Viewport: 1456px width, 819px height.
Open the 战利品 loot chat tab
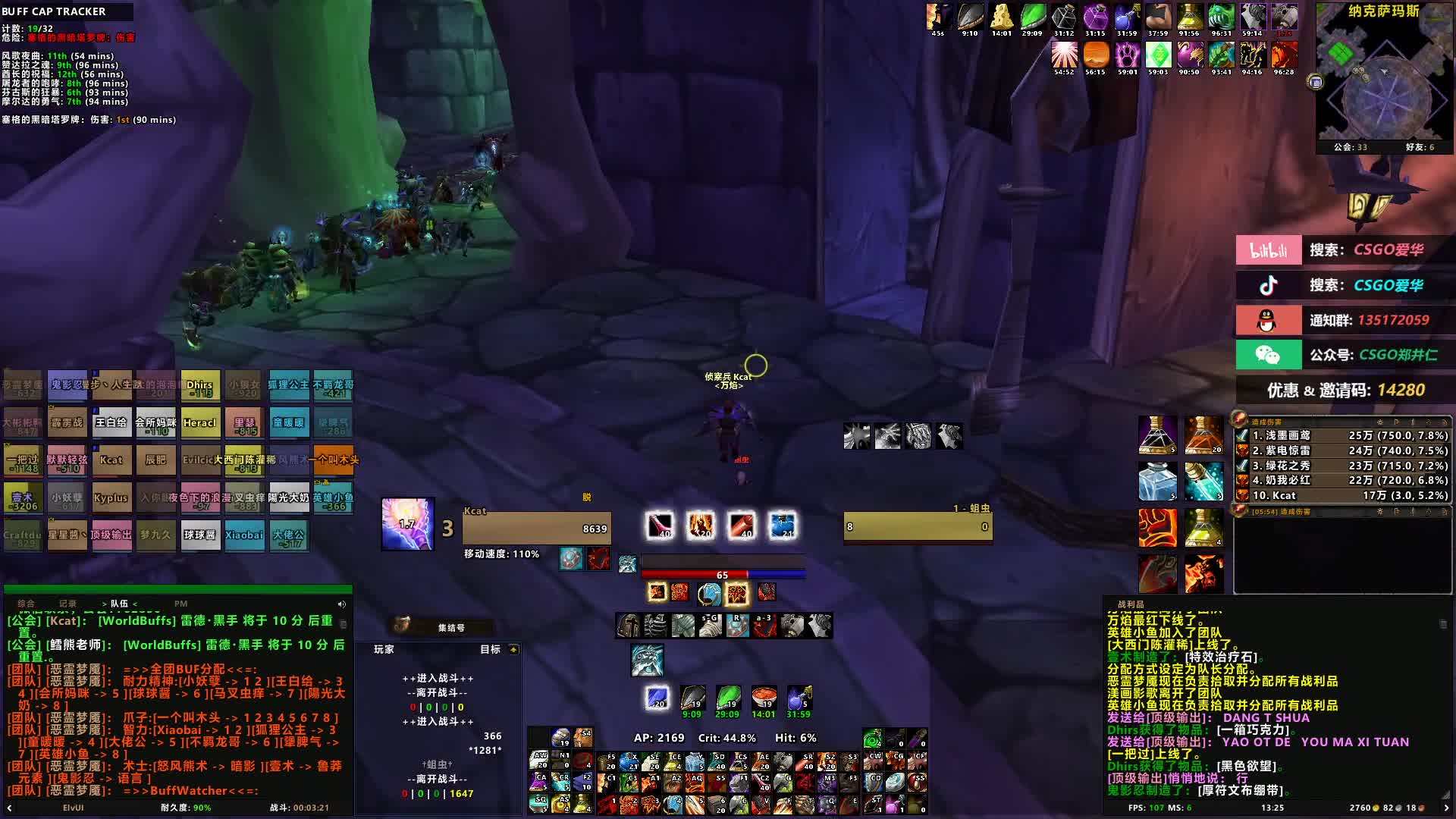click(1131, 604)
